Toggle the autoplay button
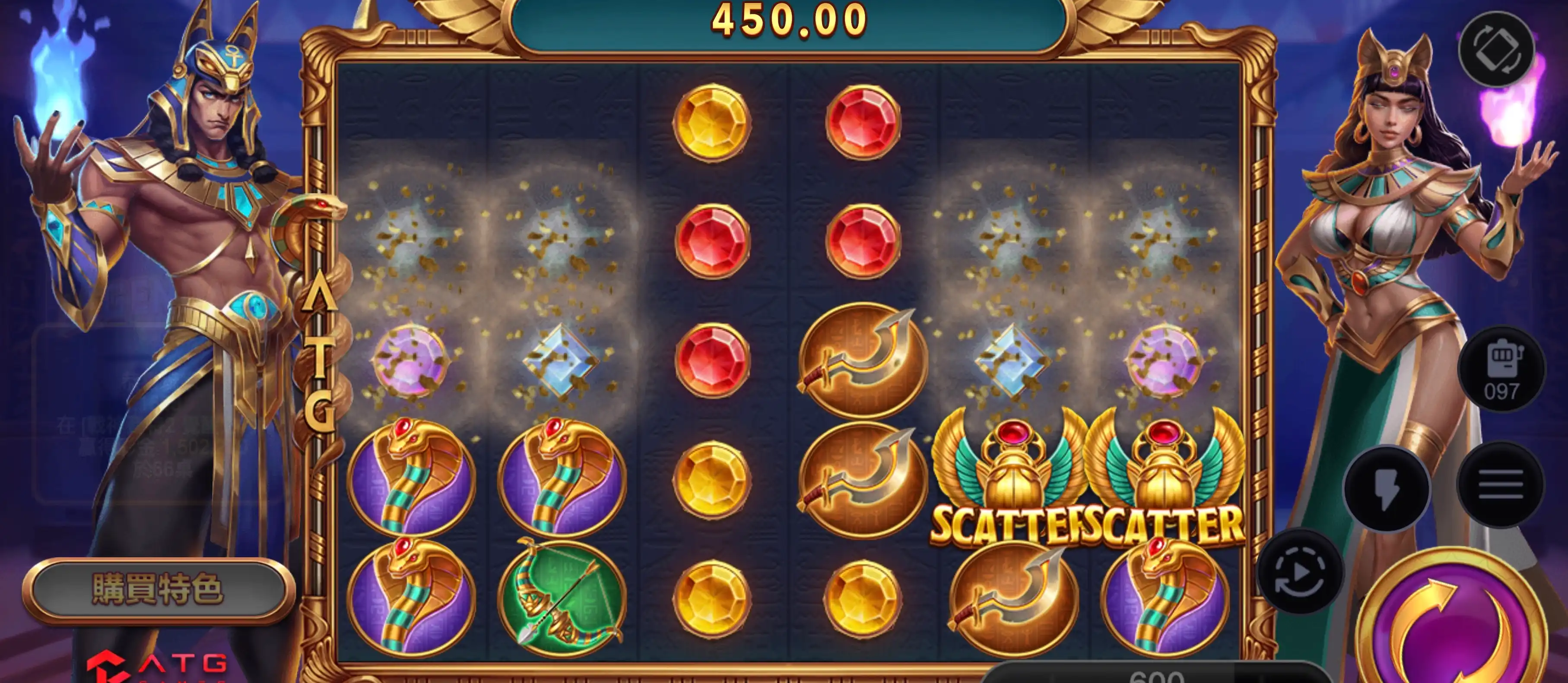The height and width of the screenshot is (683, 1568). pos(1300,572)
